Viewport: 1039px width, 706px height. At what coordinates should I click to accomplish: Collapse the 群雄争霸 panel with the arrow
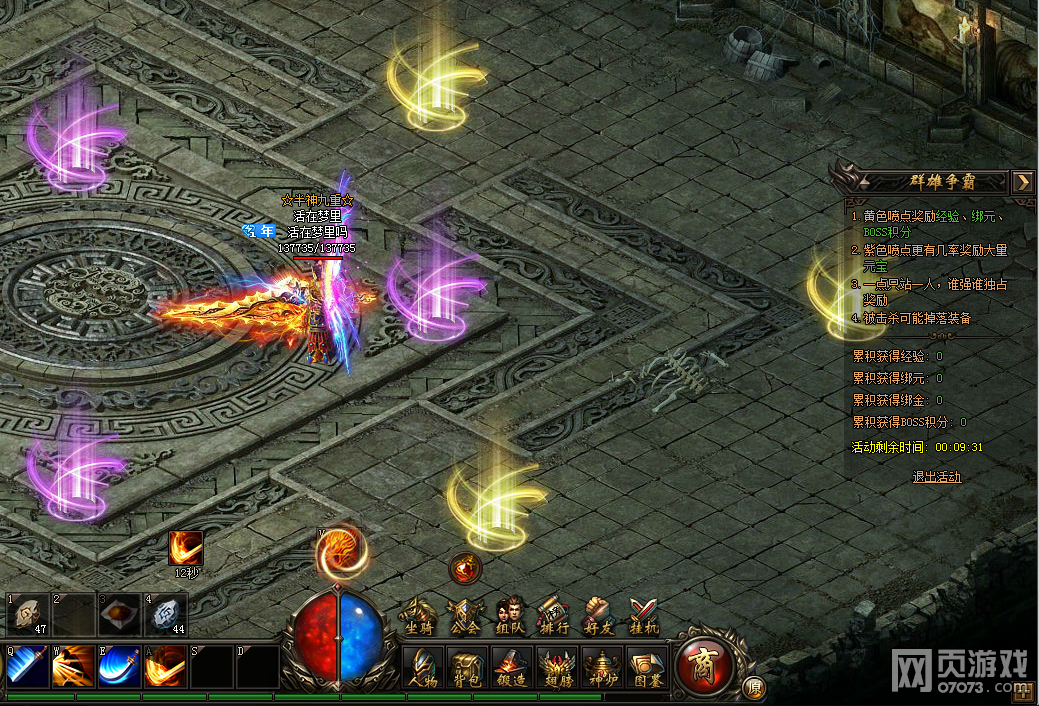pos(1022,182)
